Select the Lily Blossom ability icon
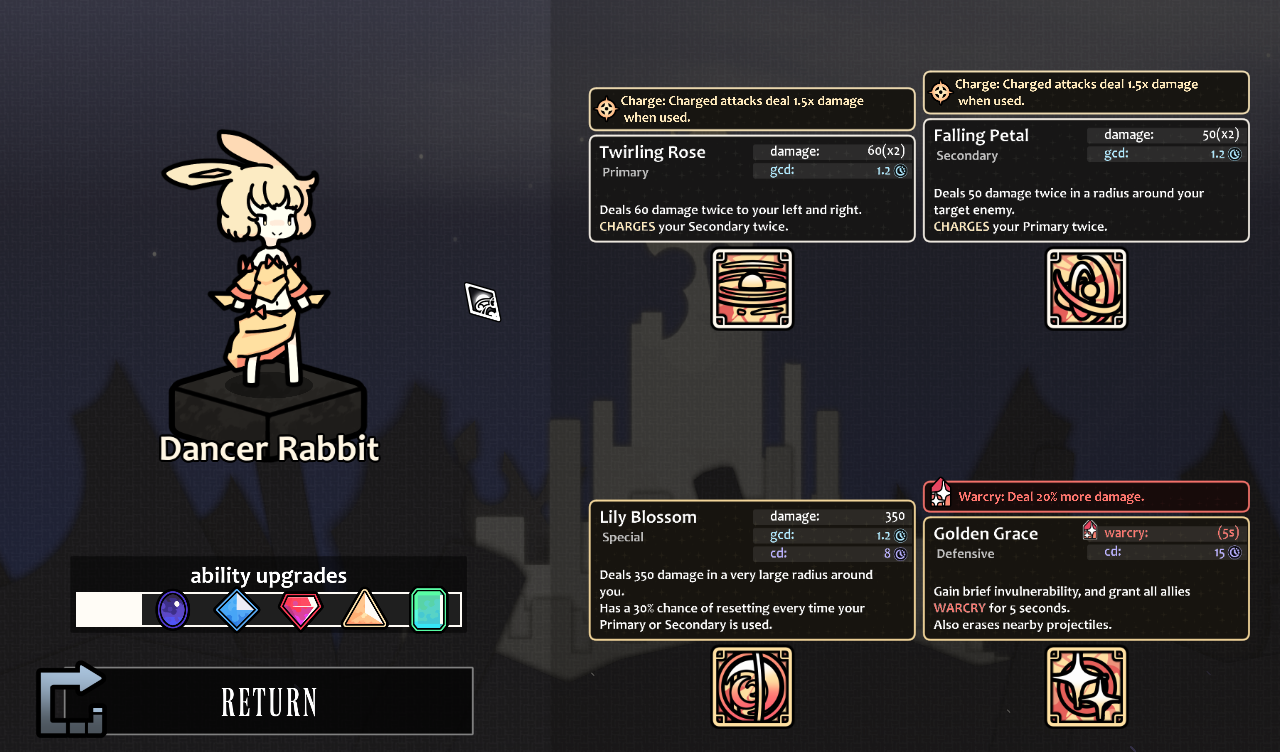The height and width of the screenshot is (752, 1280). tap(752, 686)
